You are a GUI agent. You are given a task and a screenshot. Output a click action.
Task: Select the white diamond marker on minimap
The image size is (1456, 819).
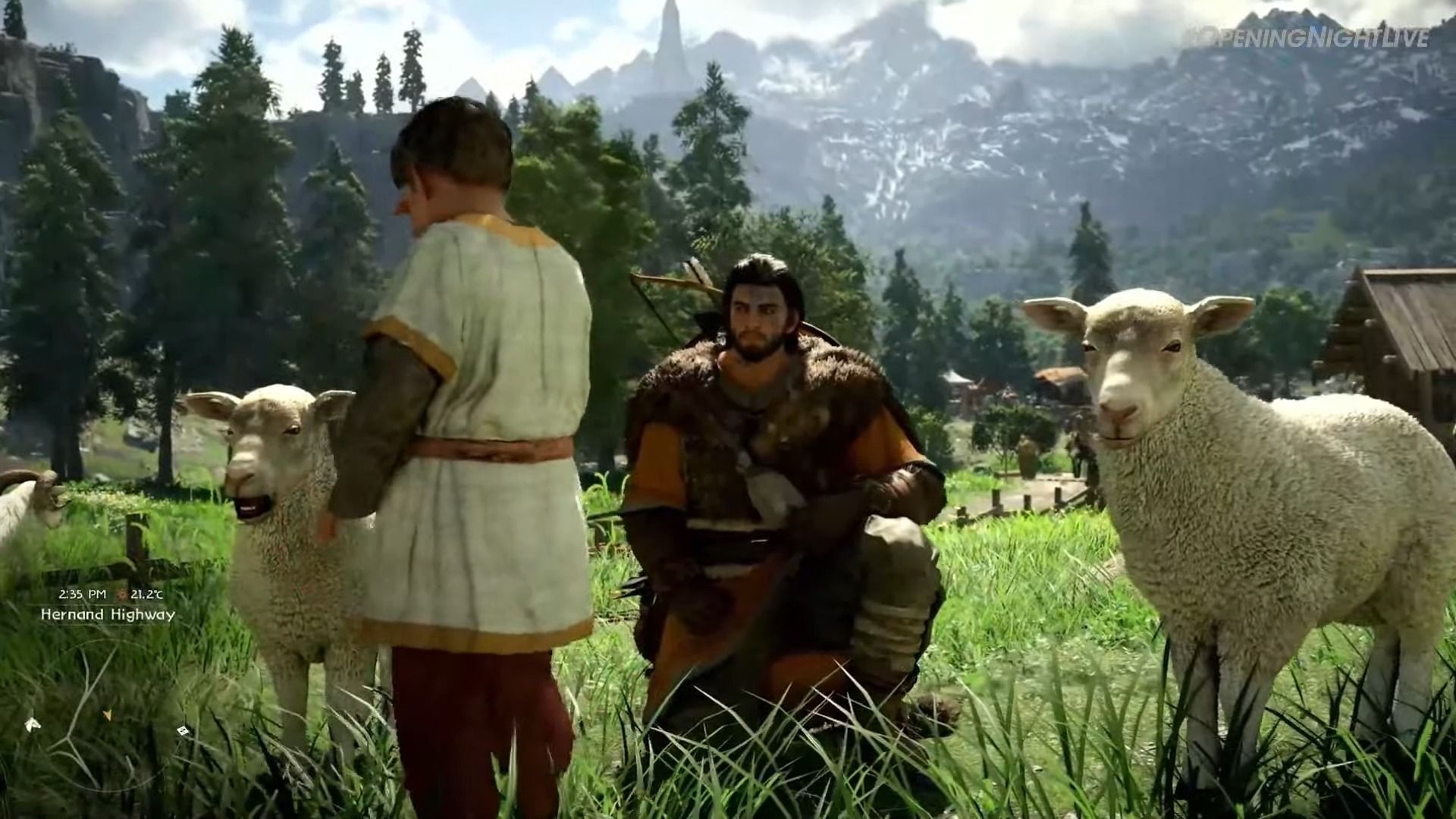pyautogui.click(x=182, y=731)
